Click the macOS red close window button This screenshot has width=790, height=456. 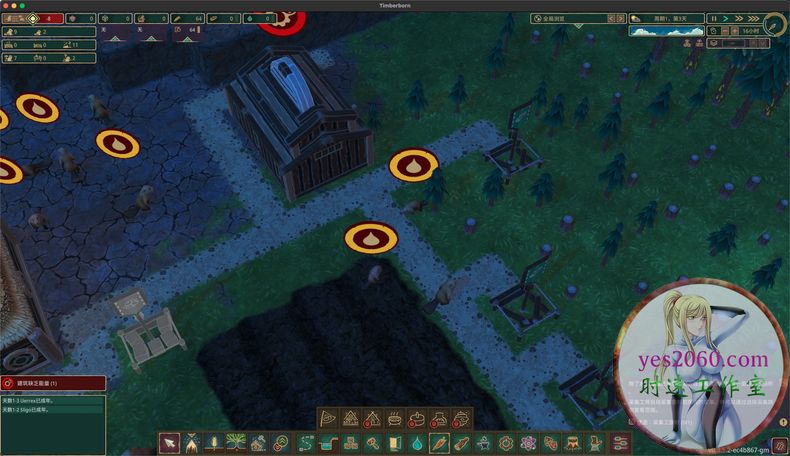pyautogui.click(x=6, y=5)
